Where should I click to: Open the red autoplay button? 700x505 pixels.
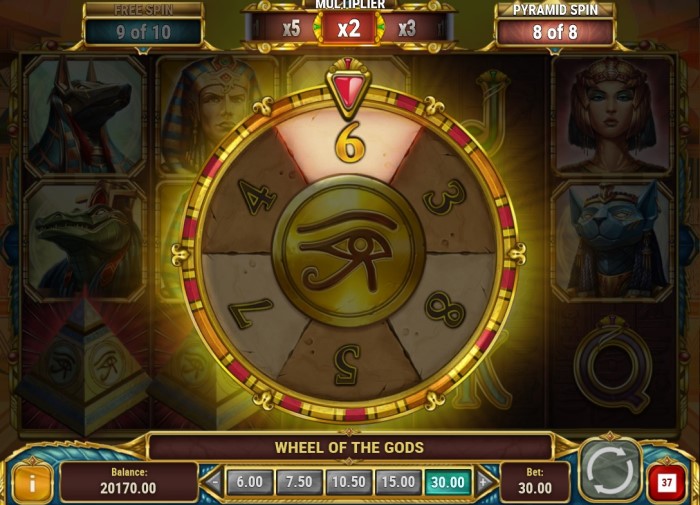click(x=667, y=483)
